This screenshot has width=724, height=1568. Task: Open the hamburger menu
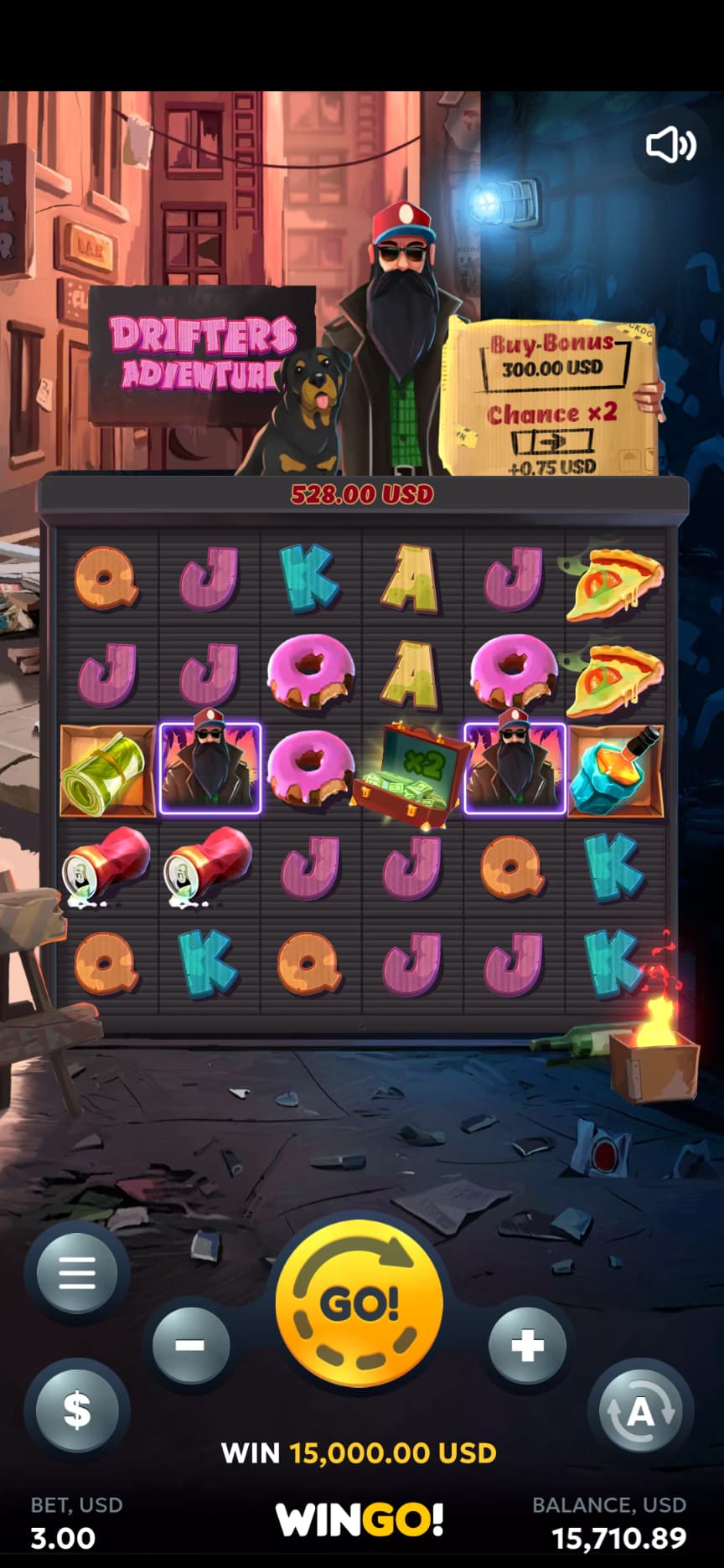[77, 1274]
